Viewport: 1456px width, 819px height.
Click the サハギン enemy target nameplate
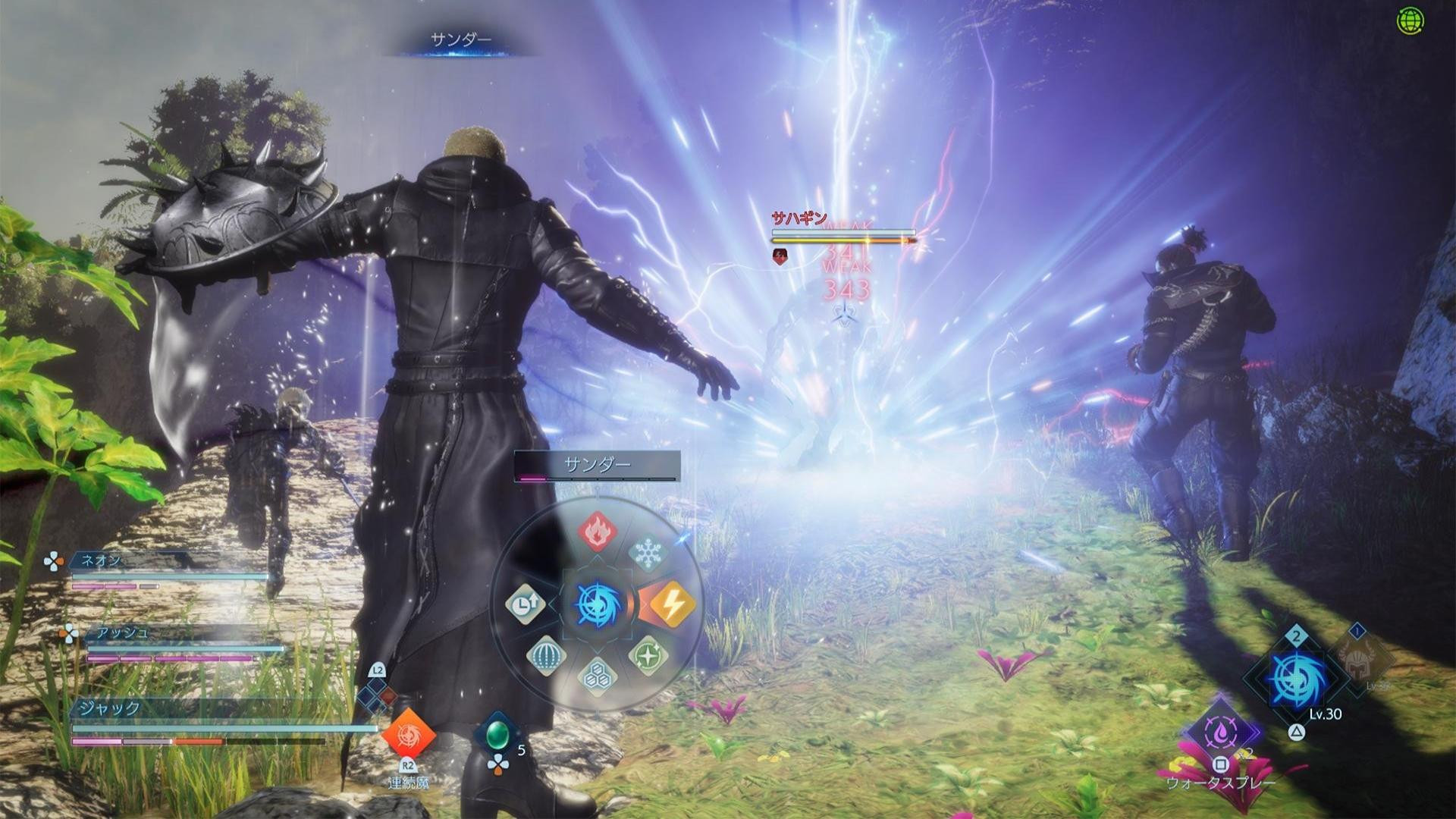[799, 218]
